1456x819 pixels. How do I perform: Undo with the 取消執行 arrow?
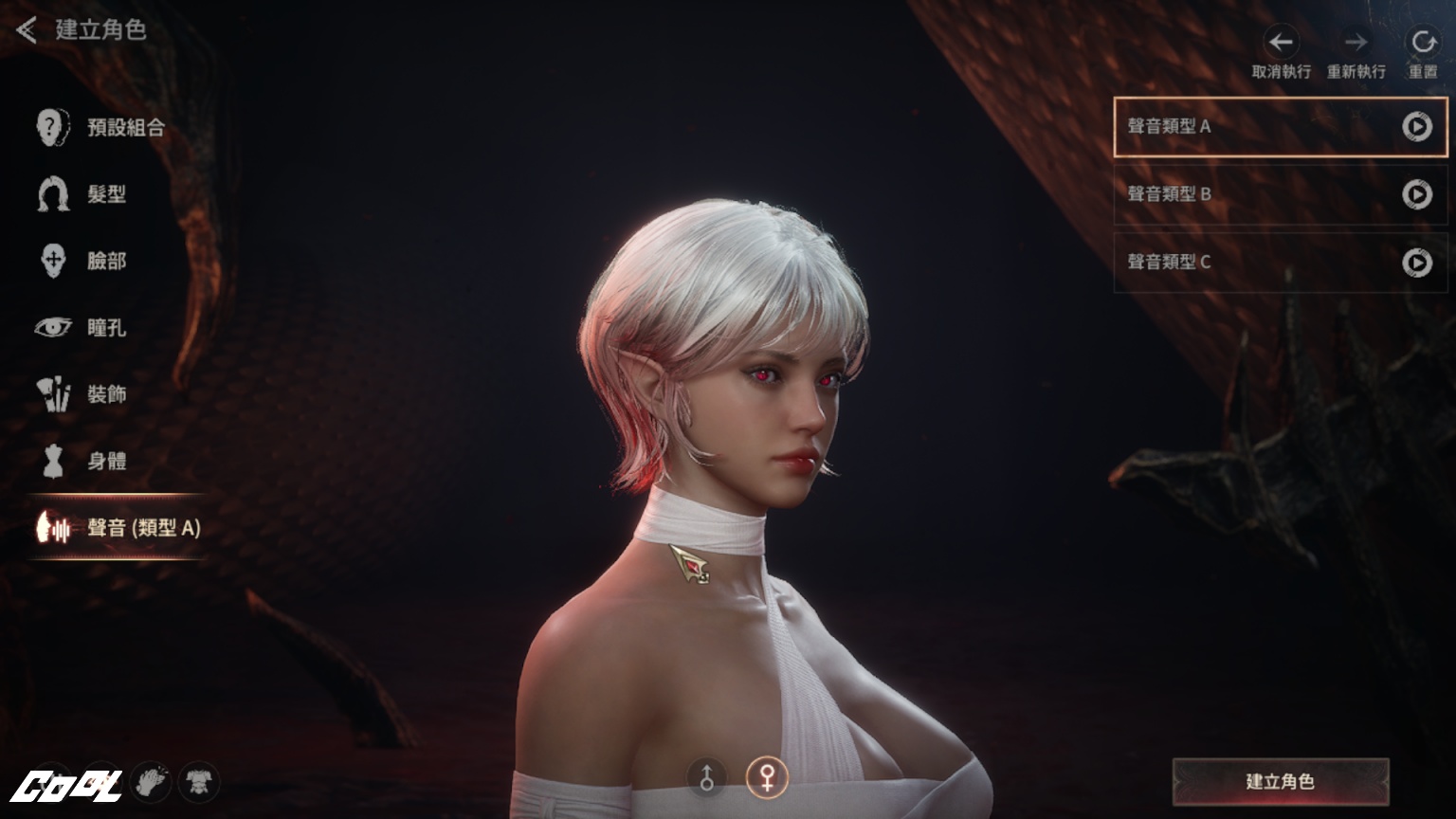[1282, 43]
